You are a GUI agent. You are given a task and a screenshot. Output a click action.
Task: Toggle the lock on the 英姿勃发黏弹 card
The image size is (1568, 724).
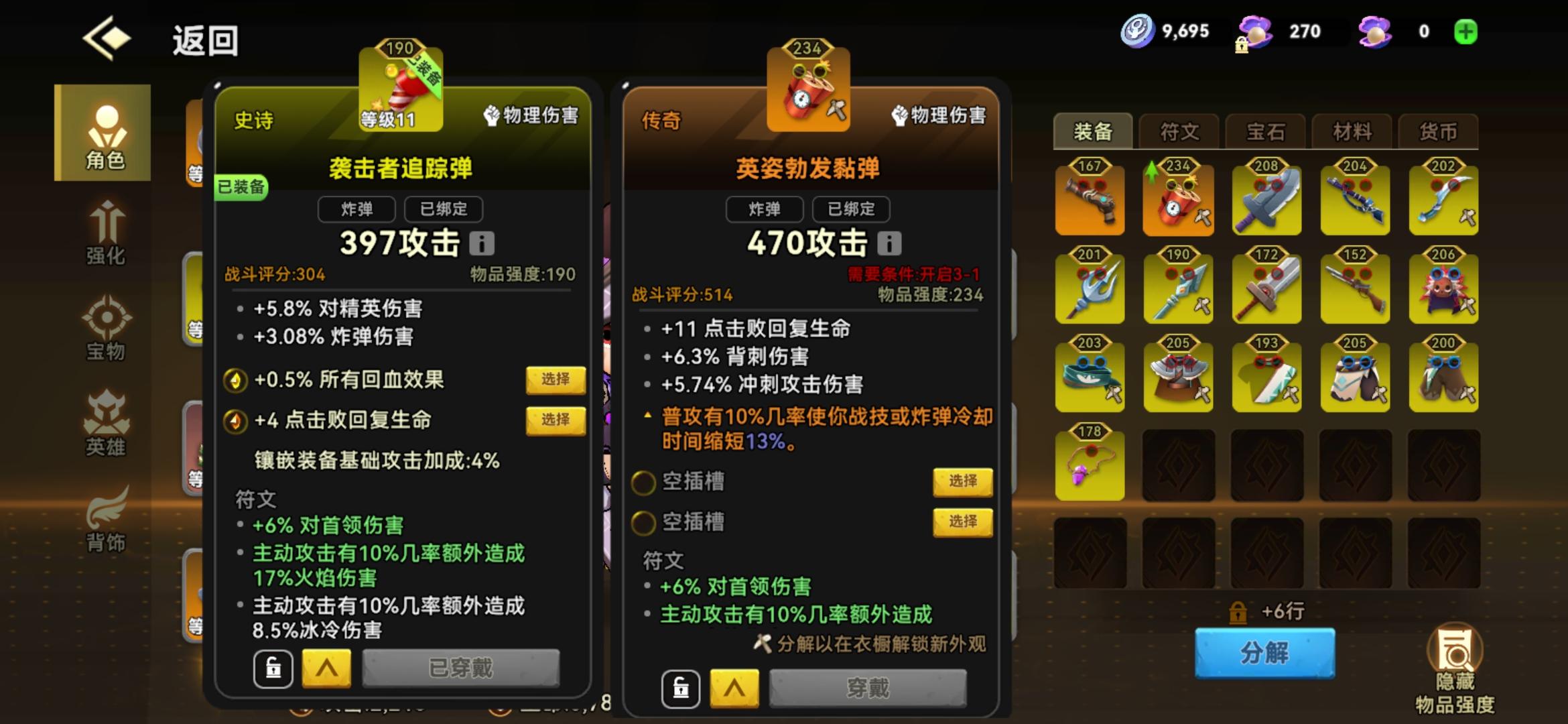tap(683, 688)
